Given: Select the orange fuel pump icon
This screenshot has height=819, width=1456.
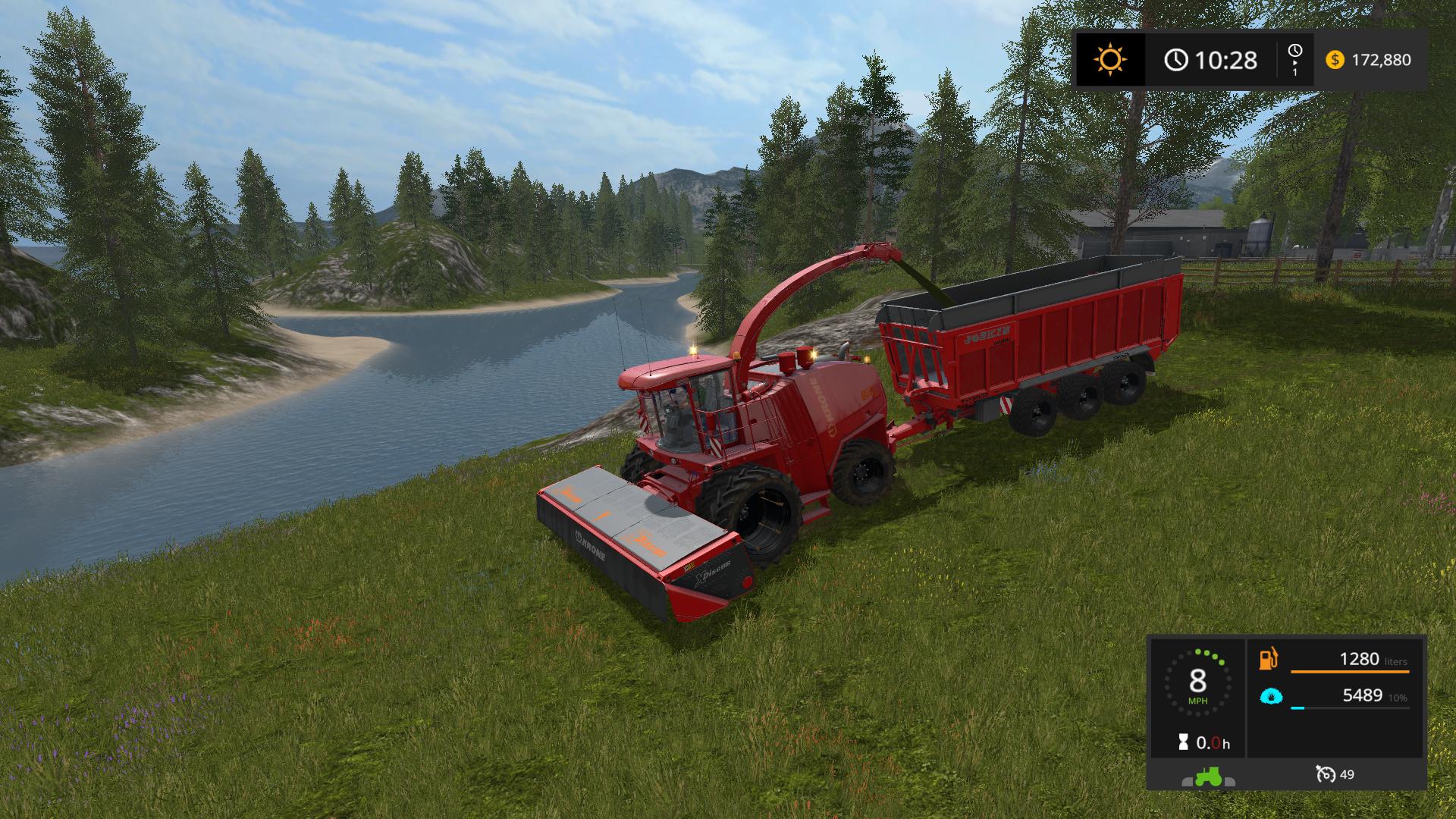Looking at the screenshot, I should coord(1269,658).
